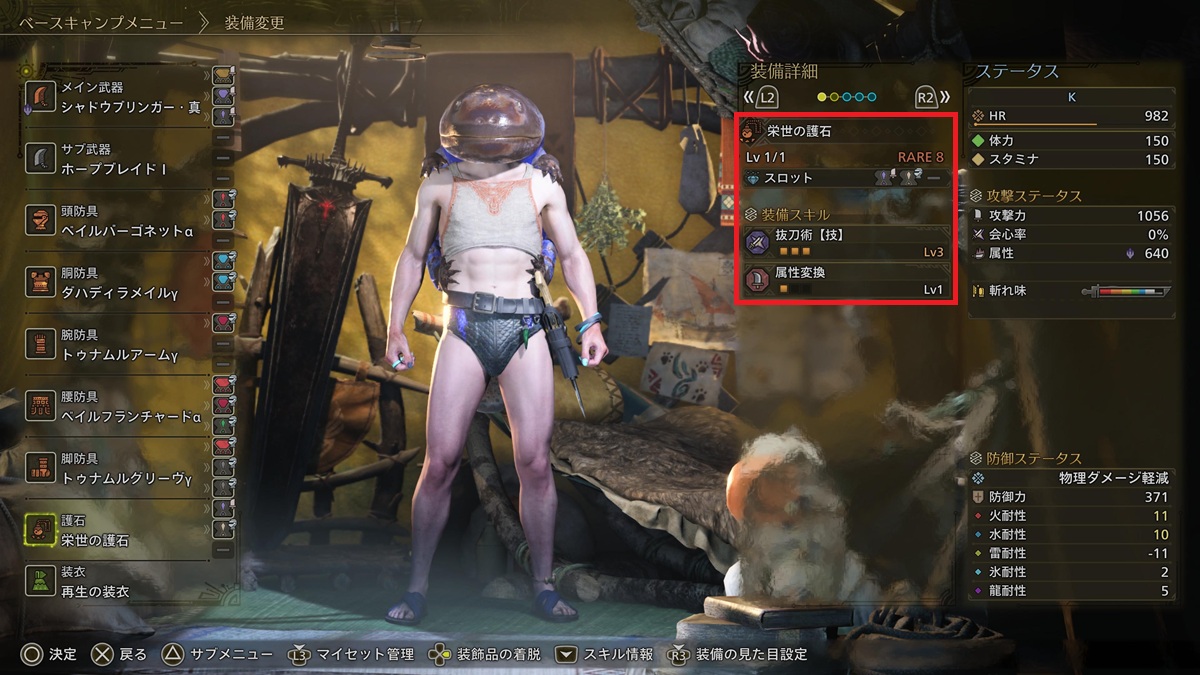Select the 属性変換 skill entry

[x=845, y=281]
